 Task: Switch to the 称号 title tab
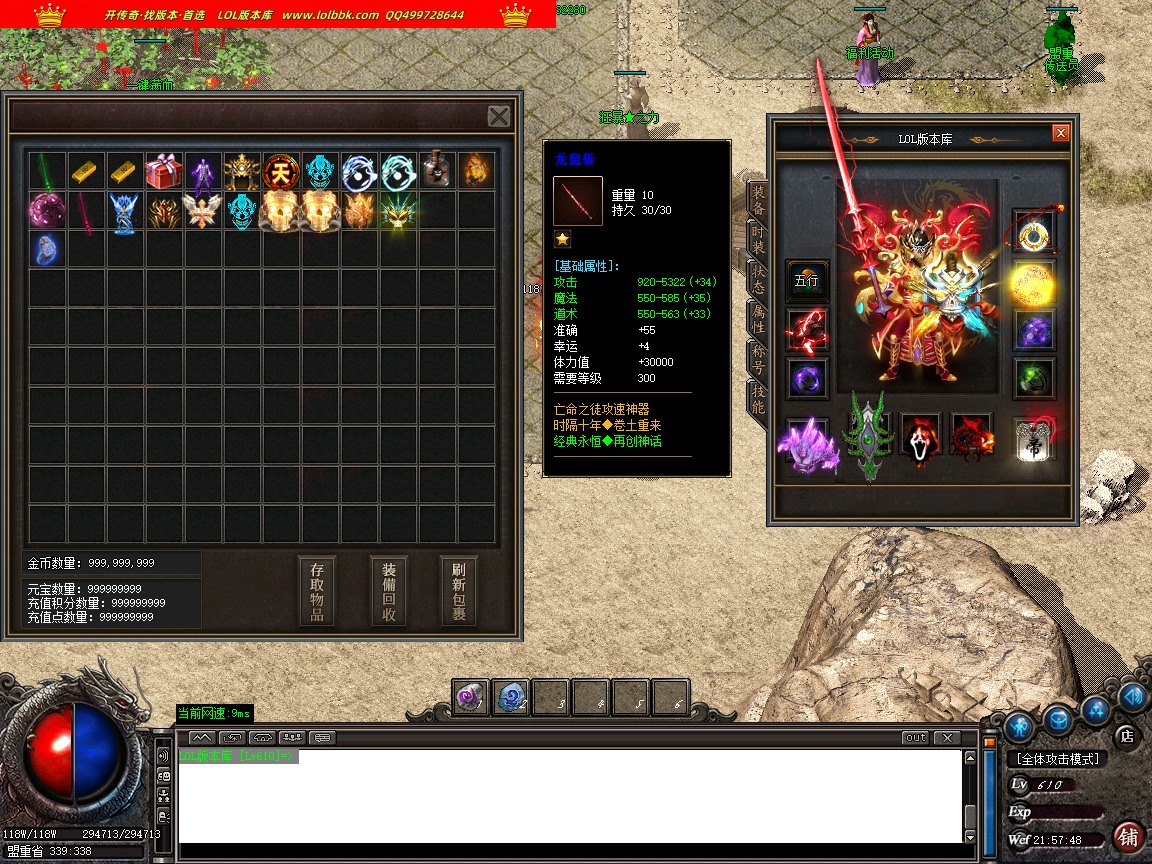(x=759, y=359)
